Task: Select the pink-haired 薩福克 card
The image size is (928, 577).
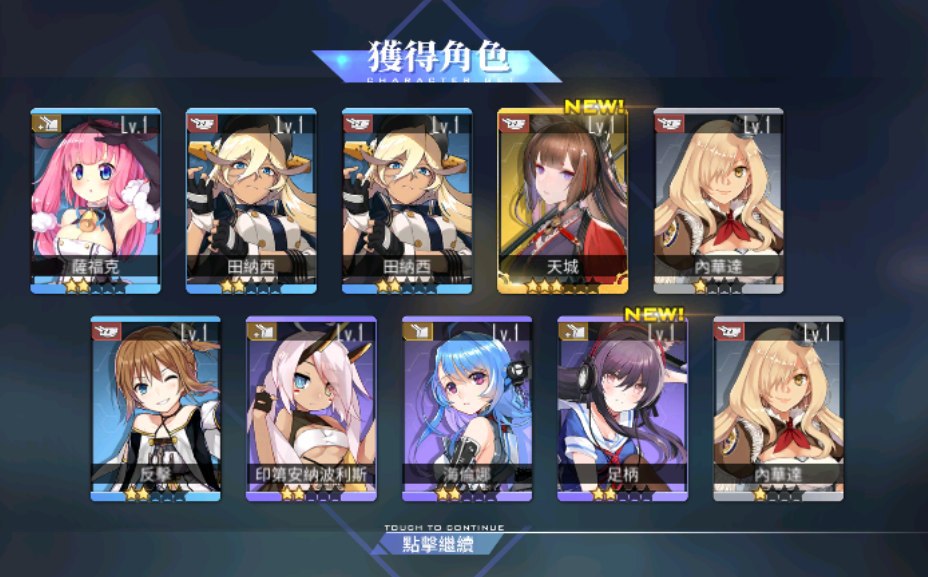Action: click(x=95, y=200)
